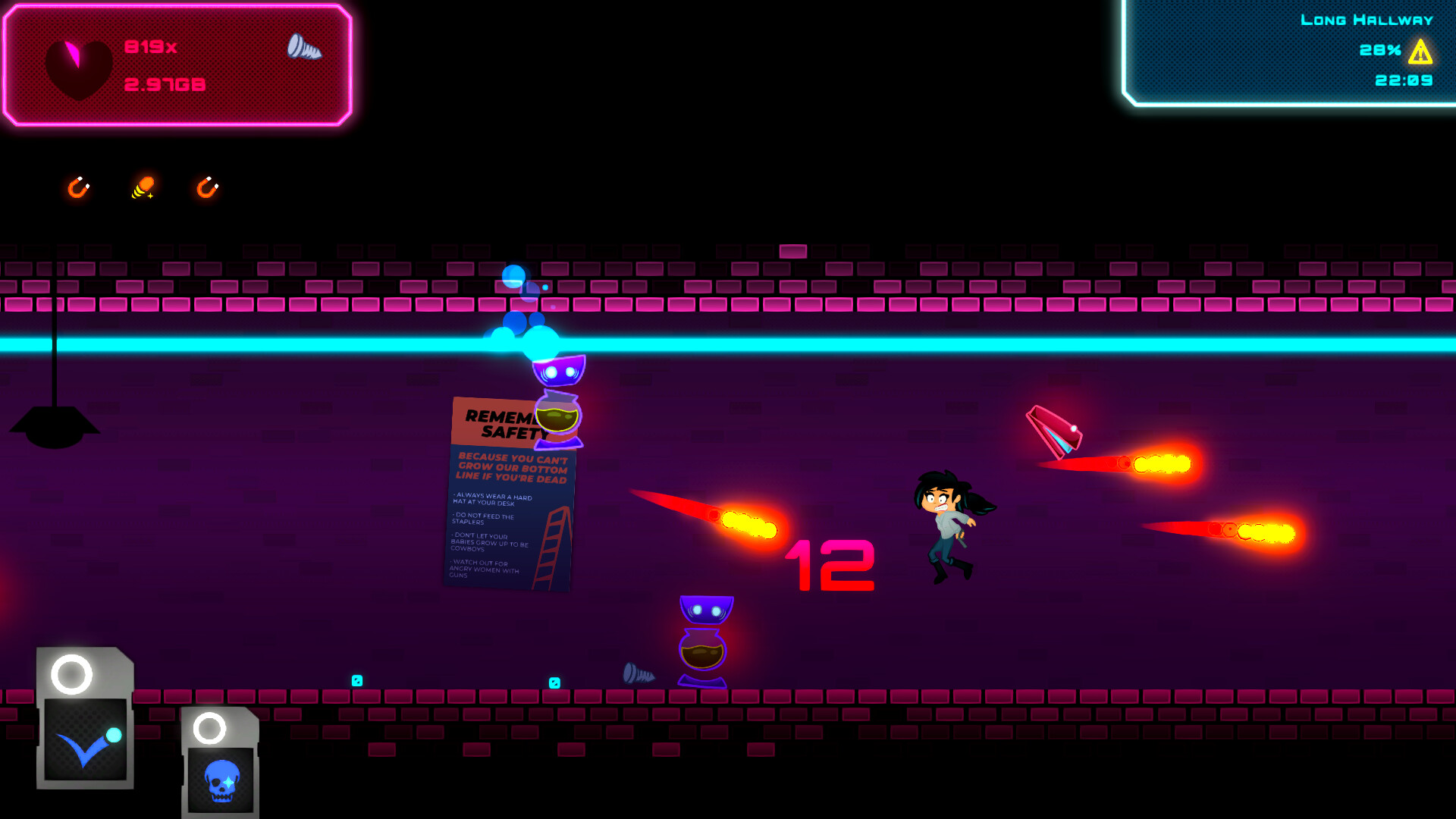Viewport: 1456px width, 819px height.
Task: Click the 819x multiplier counter
Action: 150,45
